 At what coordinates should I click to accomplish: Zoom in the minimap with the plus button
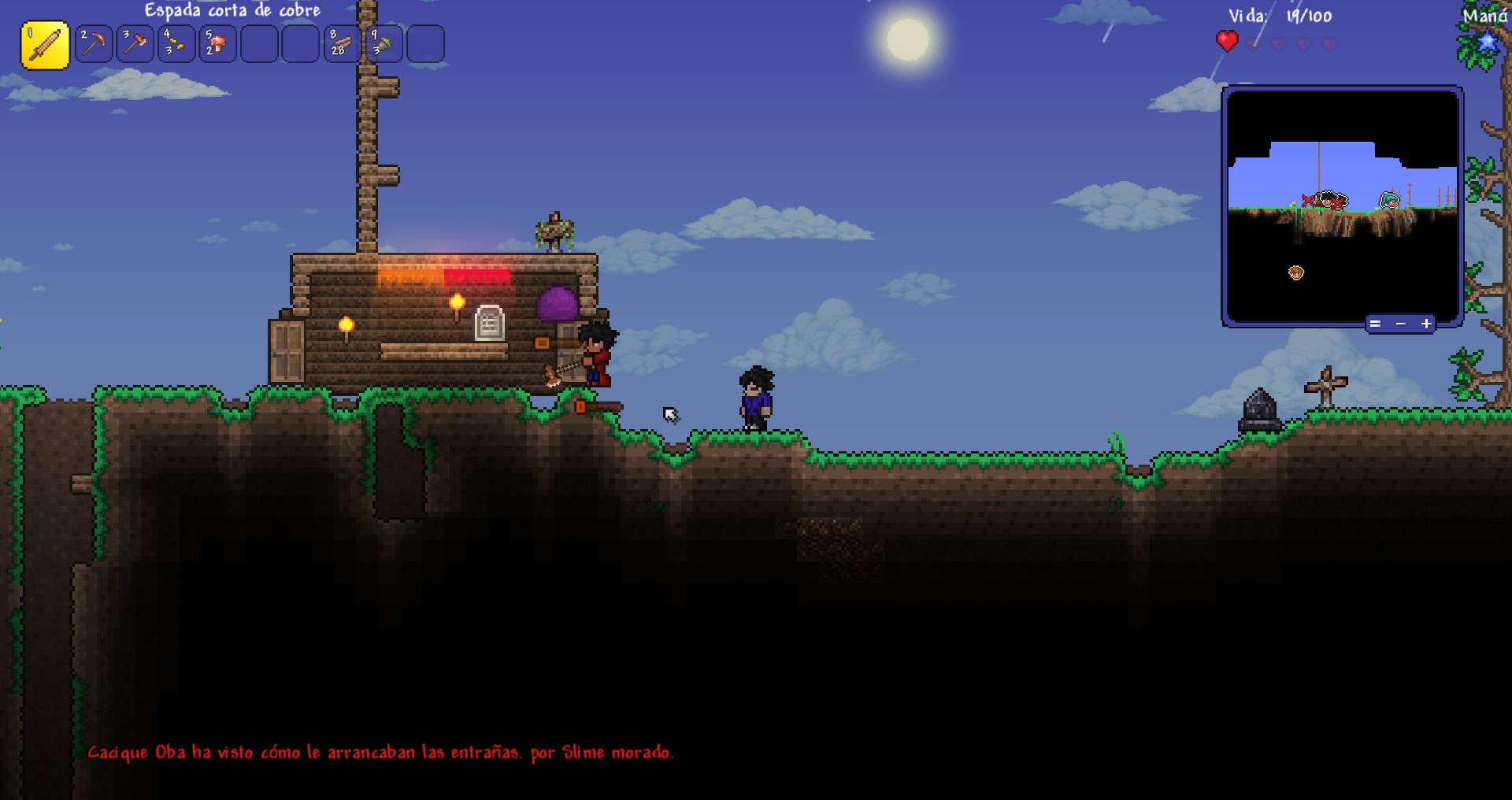tap(1426, 324)
